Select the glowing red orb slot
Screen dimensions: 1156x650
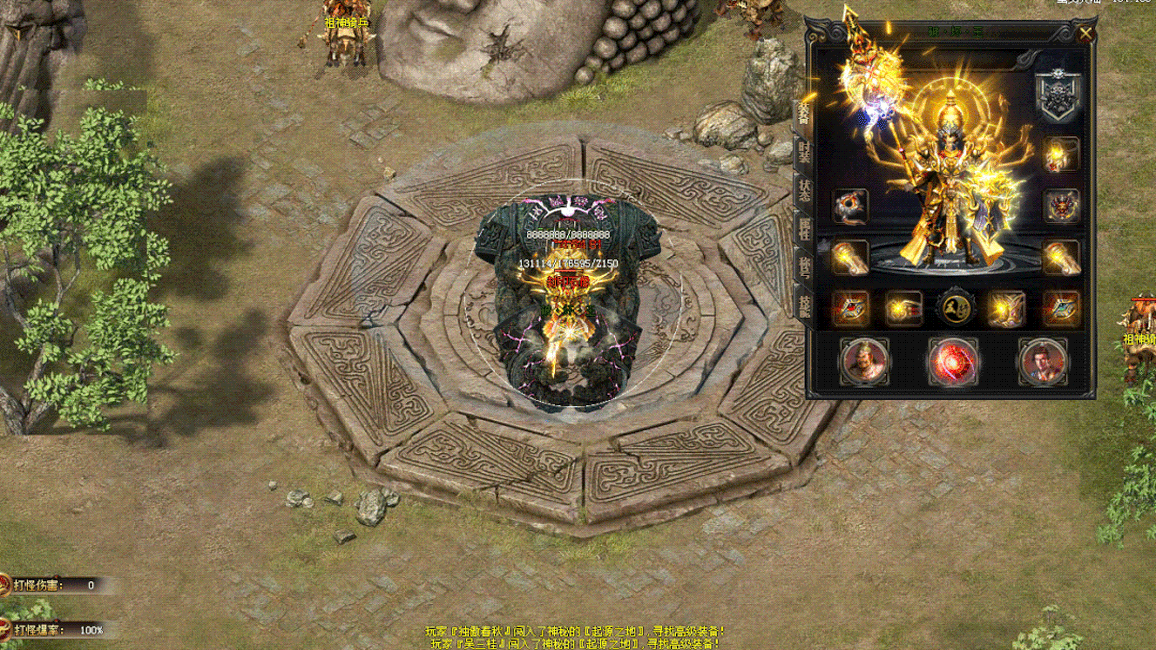coord(952,362)
